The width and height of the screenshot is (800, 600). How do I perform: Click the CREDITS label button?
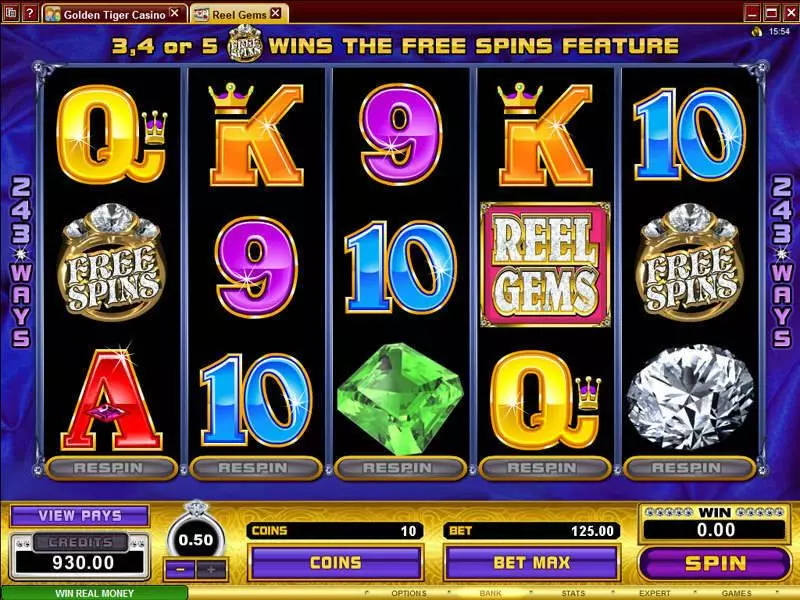click(x=80, y=542)
